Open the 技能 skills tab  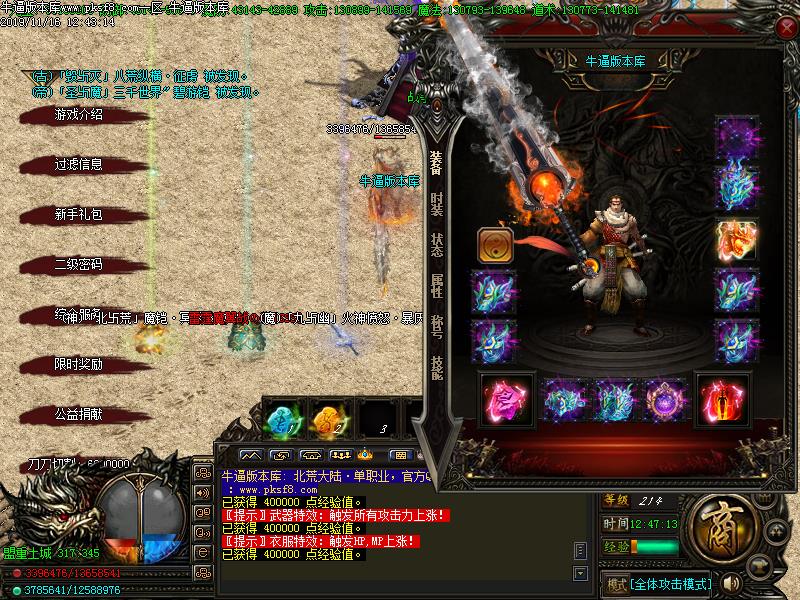click(436, 367)
